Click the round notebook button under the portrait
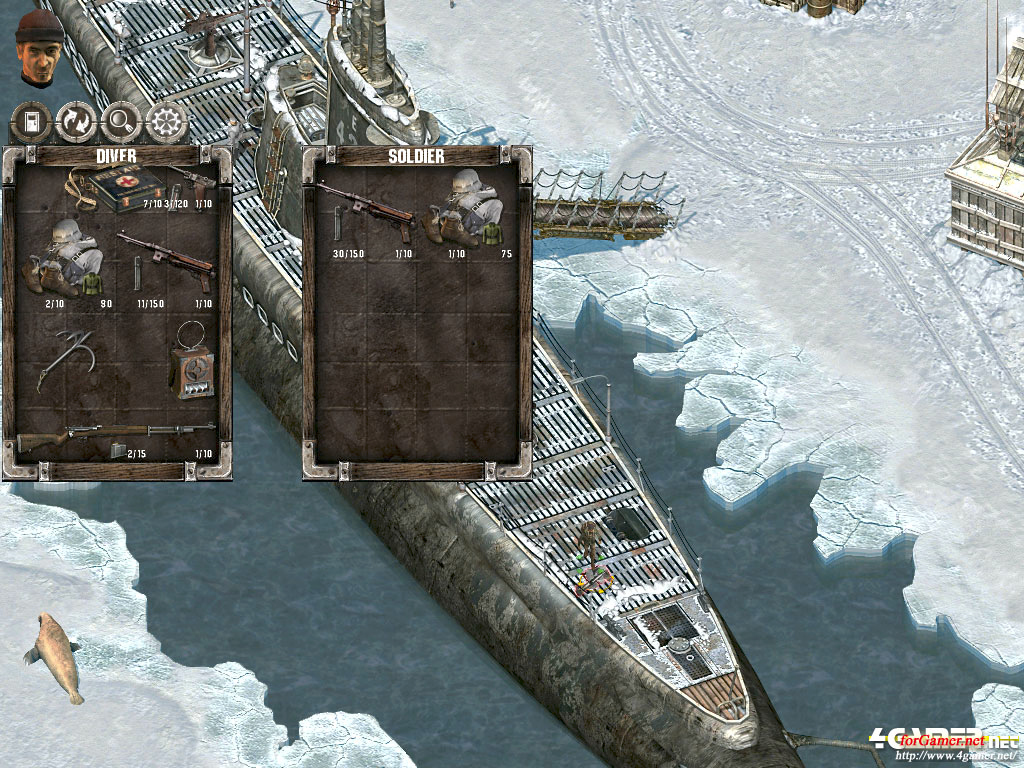The height and width of the screenshot is (768, 1024). coord(31,123)
